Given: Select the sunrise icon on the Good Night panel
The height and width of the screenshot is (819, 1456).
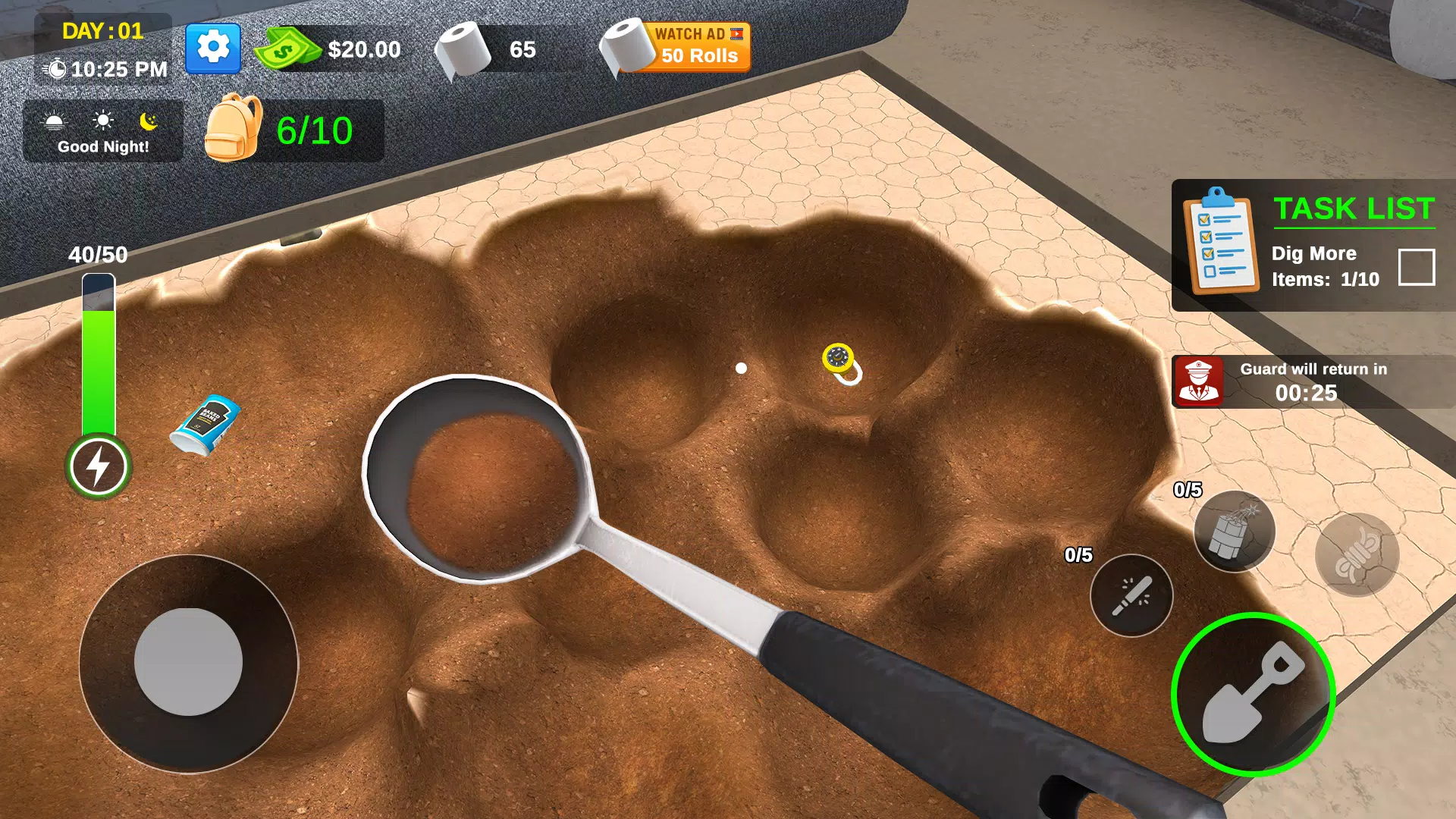Looking at the screenshot, I should [x=53, y=121].
